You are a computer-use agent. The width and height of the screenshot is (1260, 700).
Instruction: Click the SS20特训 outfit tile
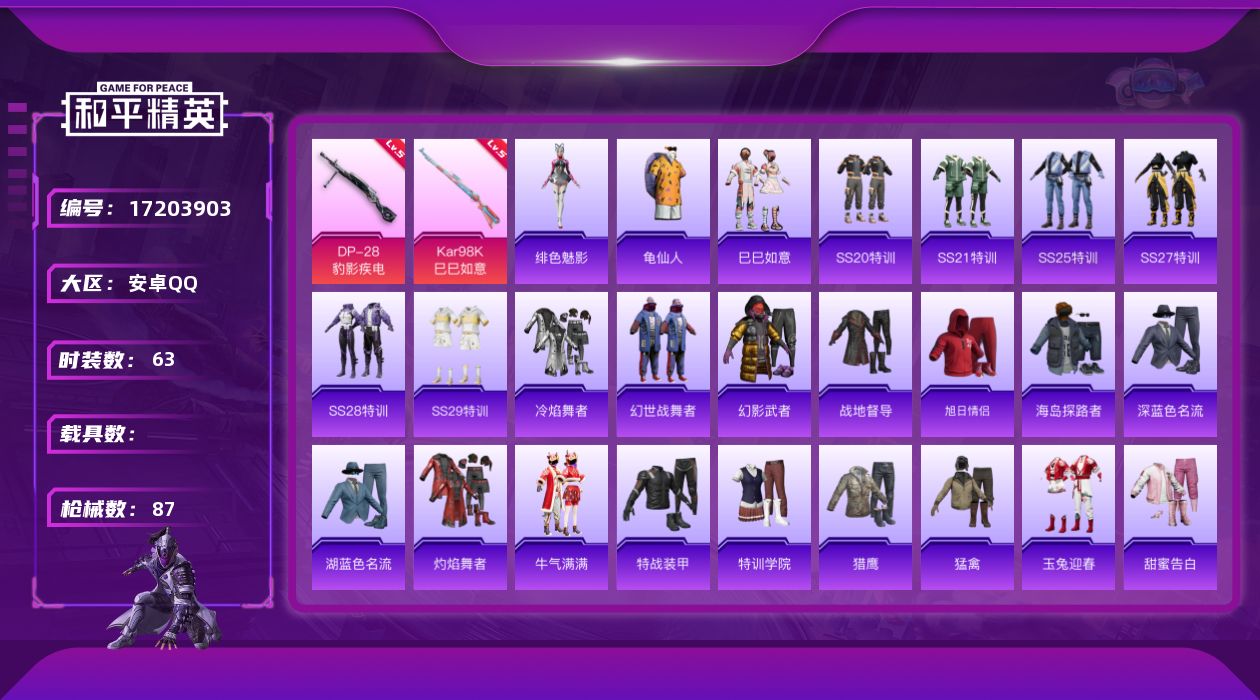(x=865, y=211)
